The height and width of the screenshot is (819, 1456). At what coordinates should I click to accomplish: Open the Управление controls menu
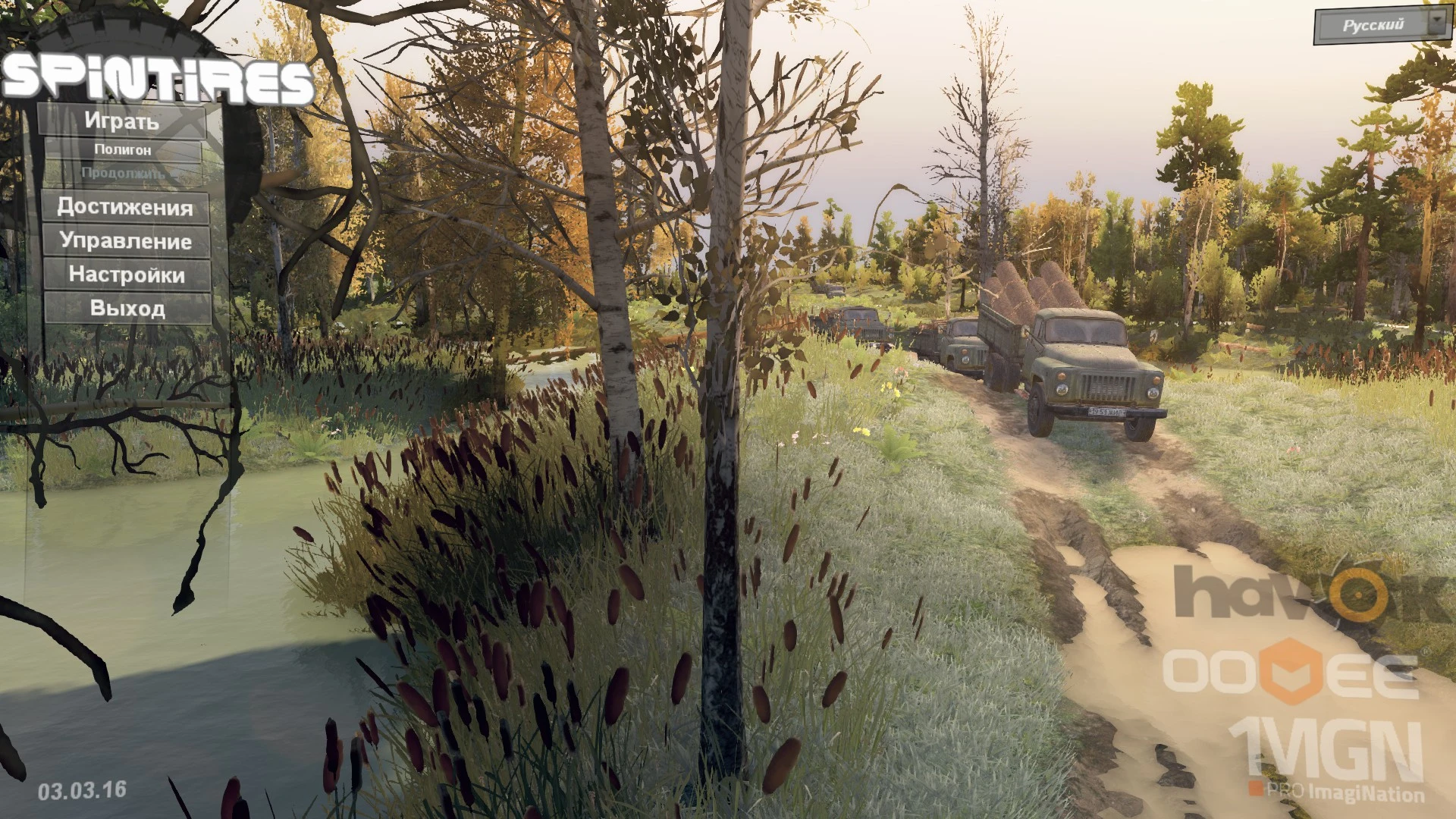point(126,242)
